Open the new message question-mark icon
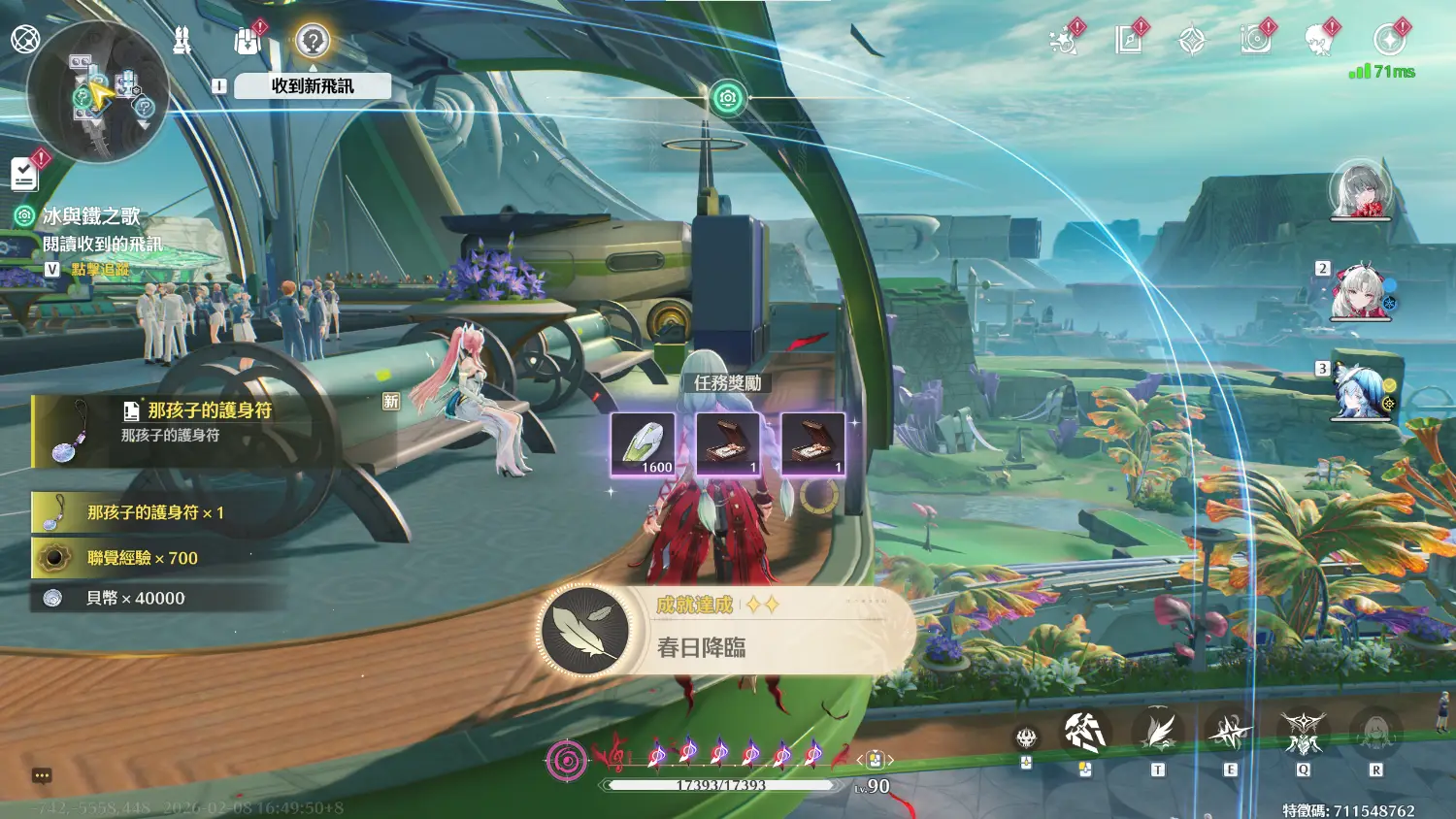 tap(313, 41)
